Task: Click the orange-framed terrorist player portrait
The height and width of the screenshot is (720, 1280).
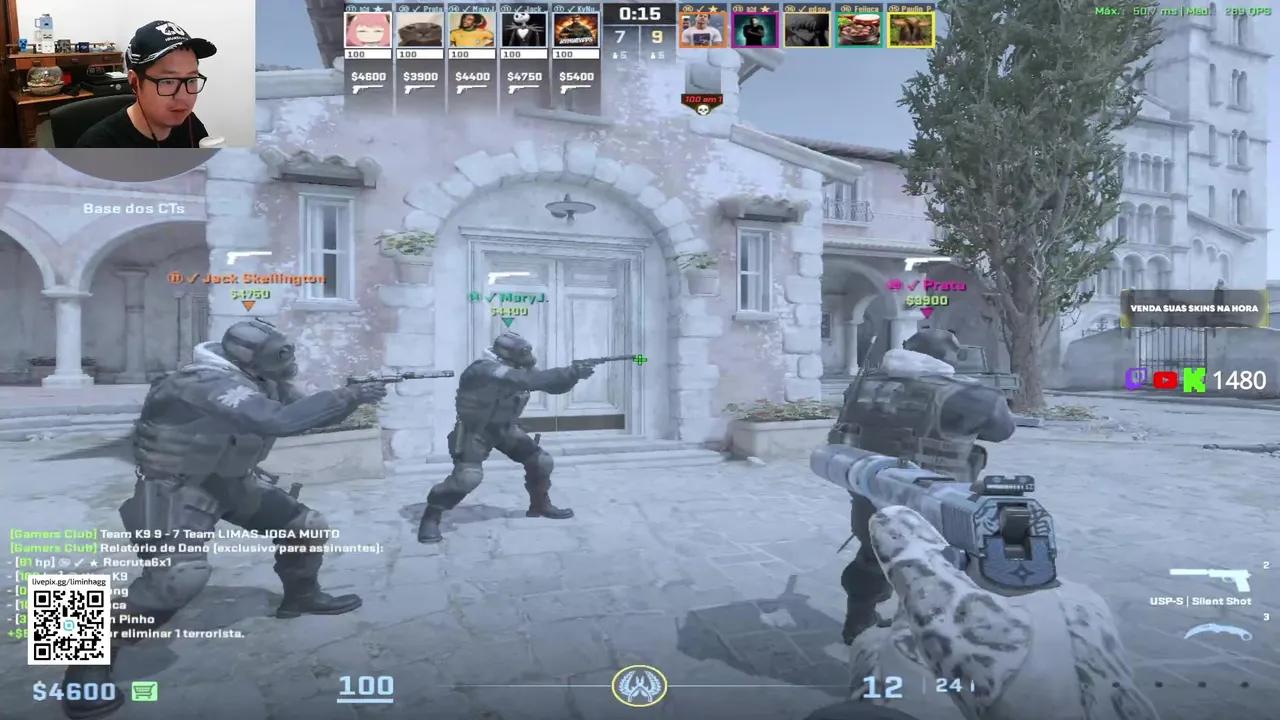Action: pos(703,30)
